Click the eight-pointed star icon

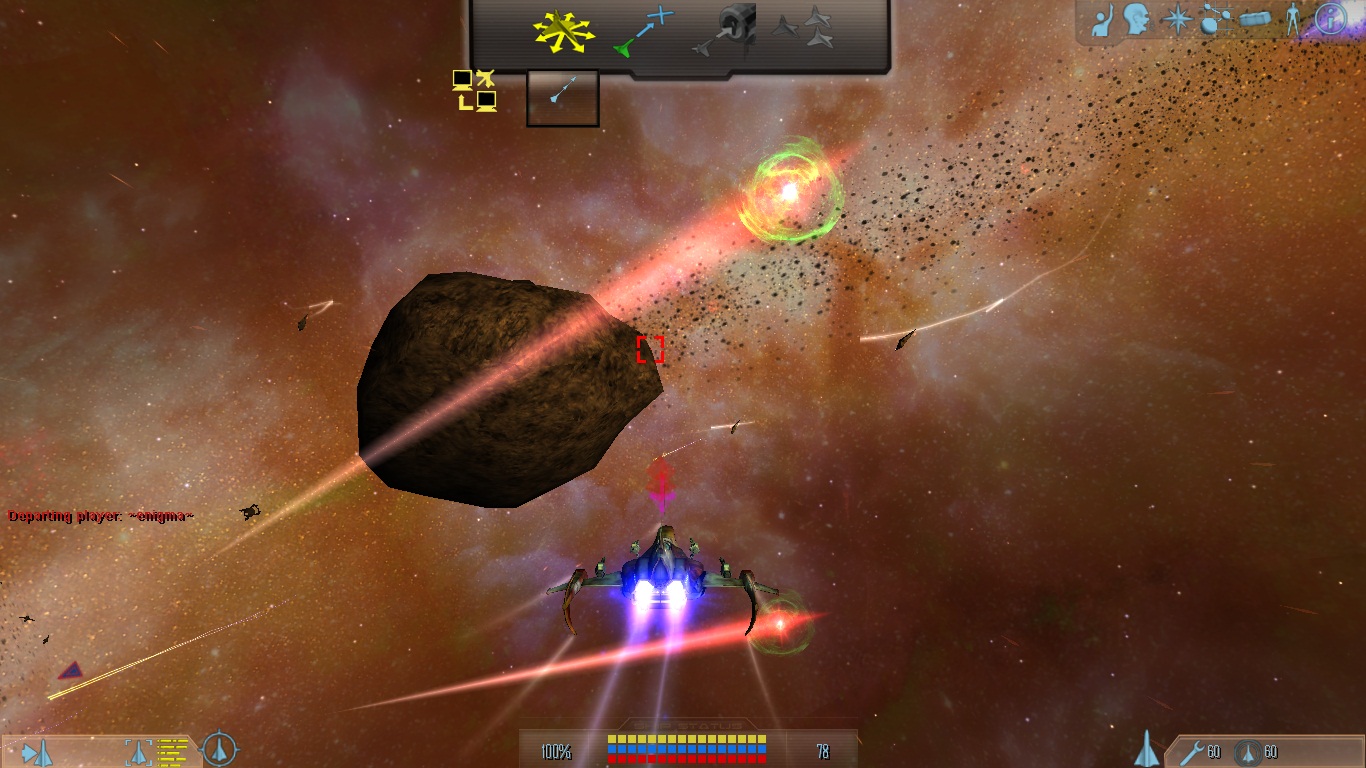point(1176,20)
